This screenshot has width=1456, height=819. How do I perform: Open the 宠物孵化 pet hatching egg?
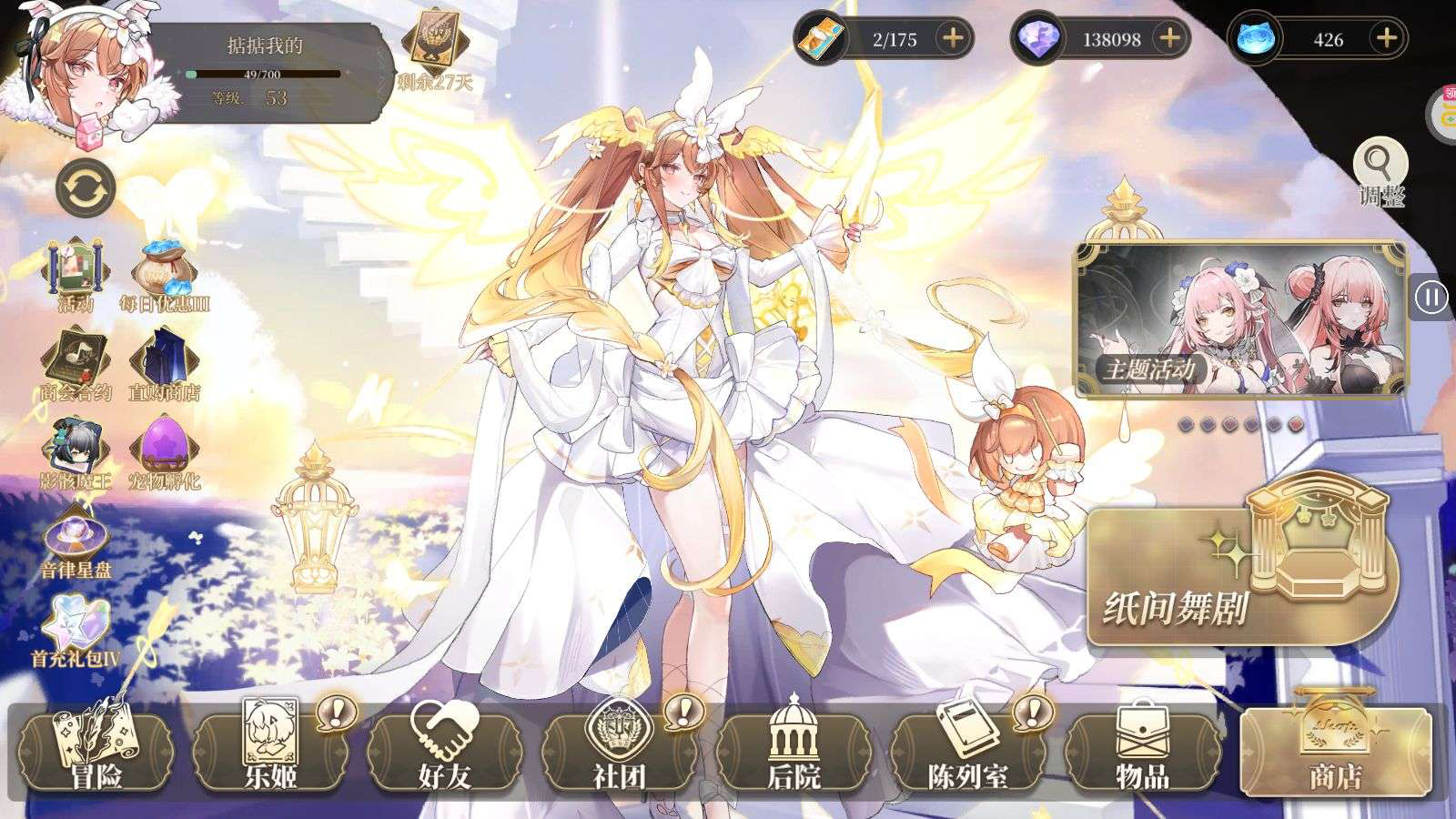point(165,453)
